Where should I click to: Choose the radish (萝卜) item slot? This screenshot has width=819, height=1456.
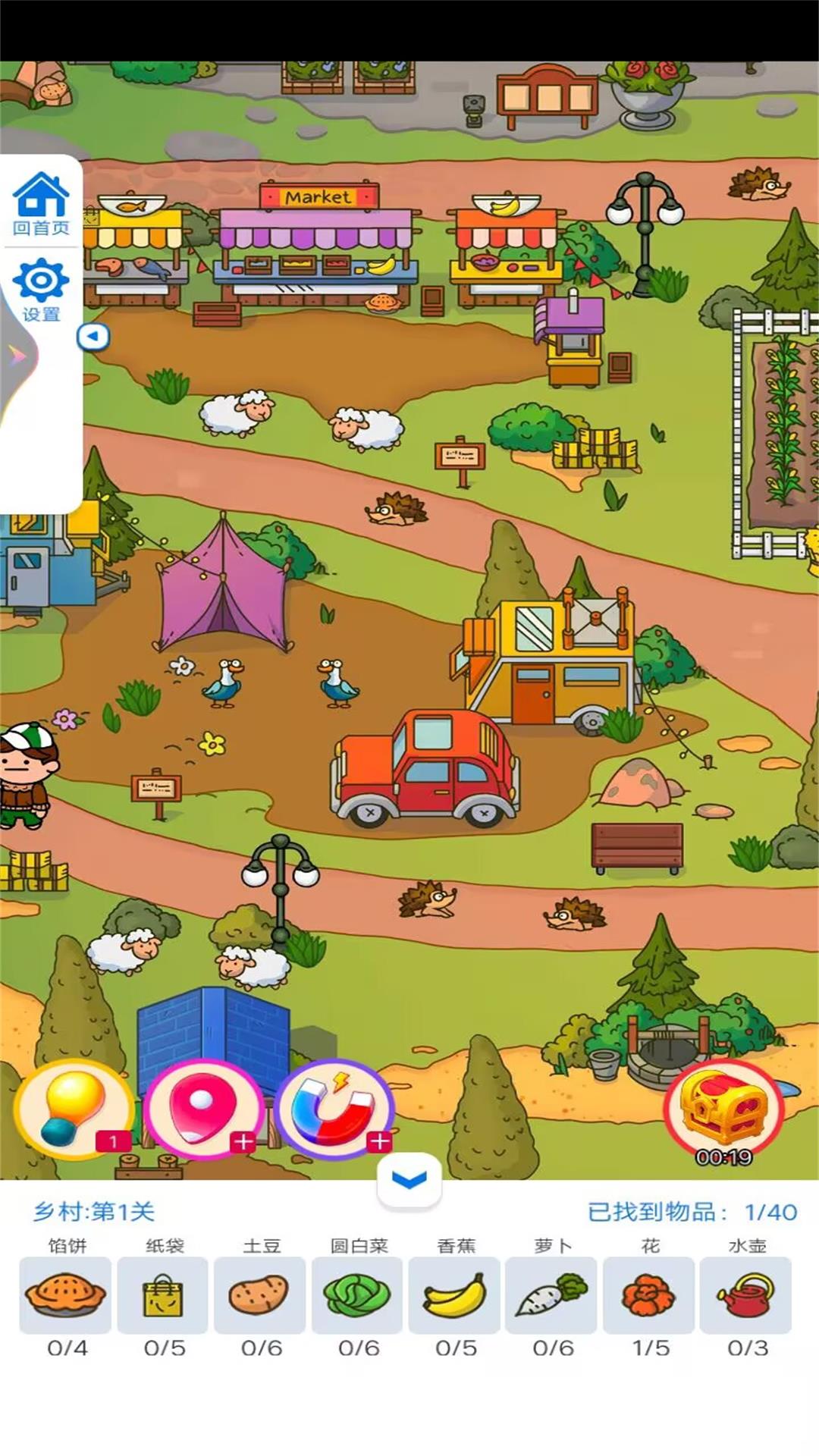tap(551, 1295)
